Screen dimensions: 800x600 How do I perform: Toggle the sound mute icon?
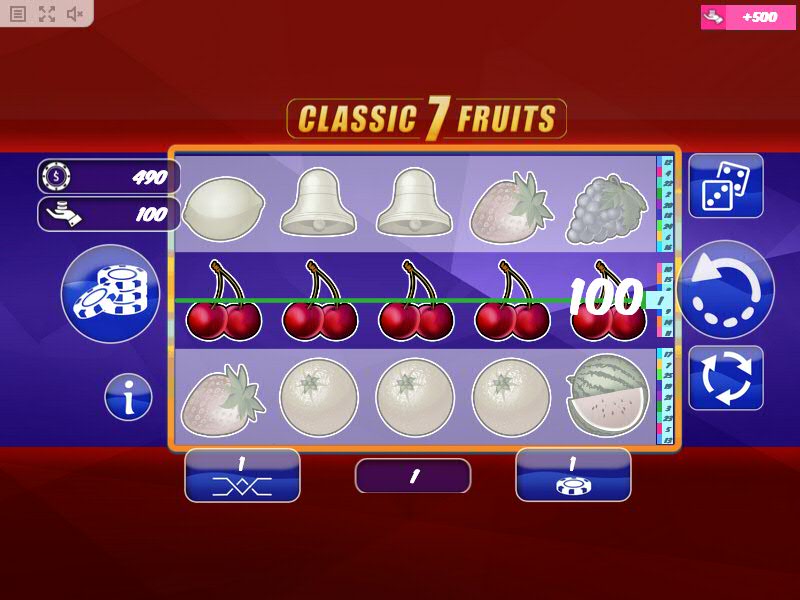click(x=75, y=14)
